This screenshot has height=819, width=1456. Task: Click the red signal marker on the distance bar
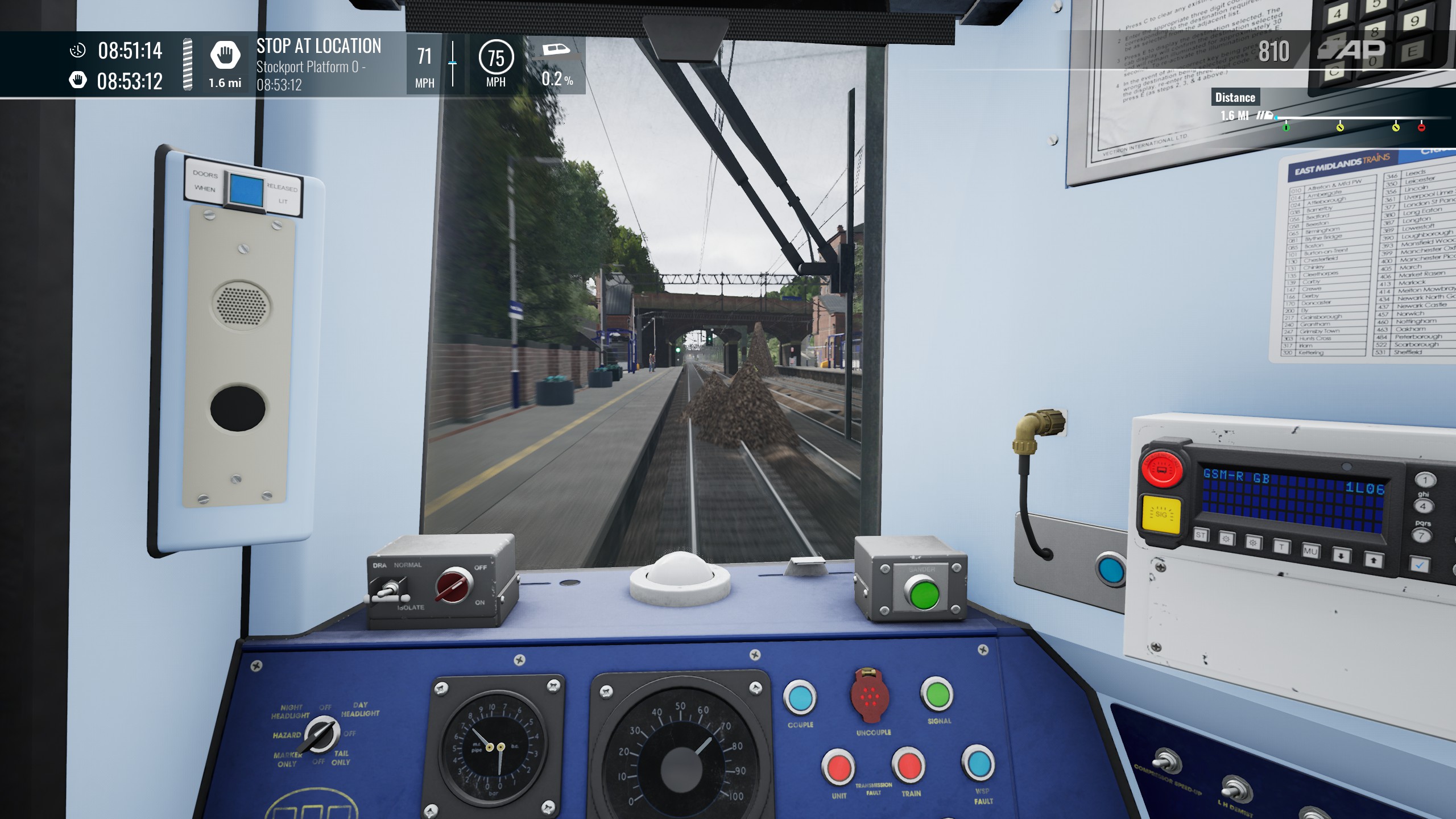pos(1421,127)
